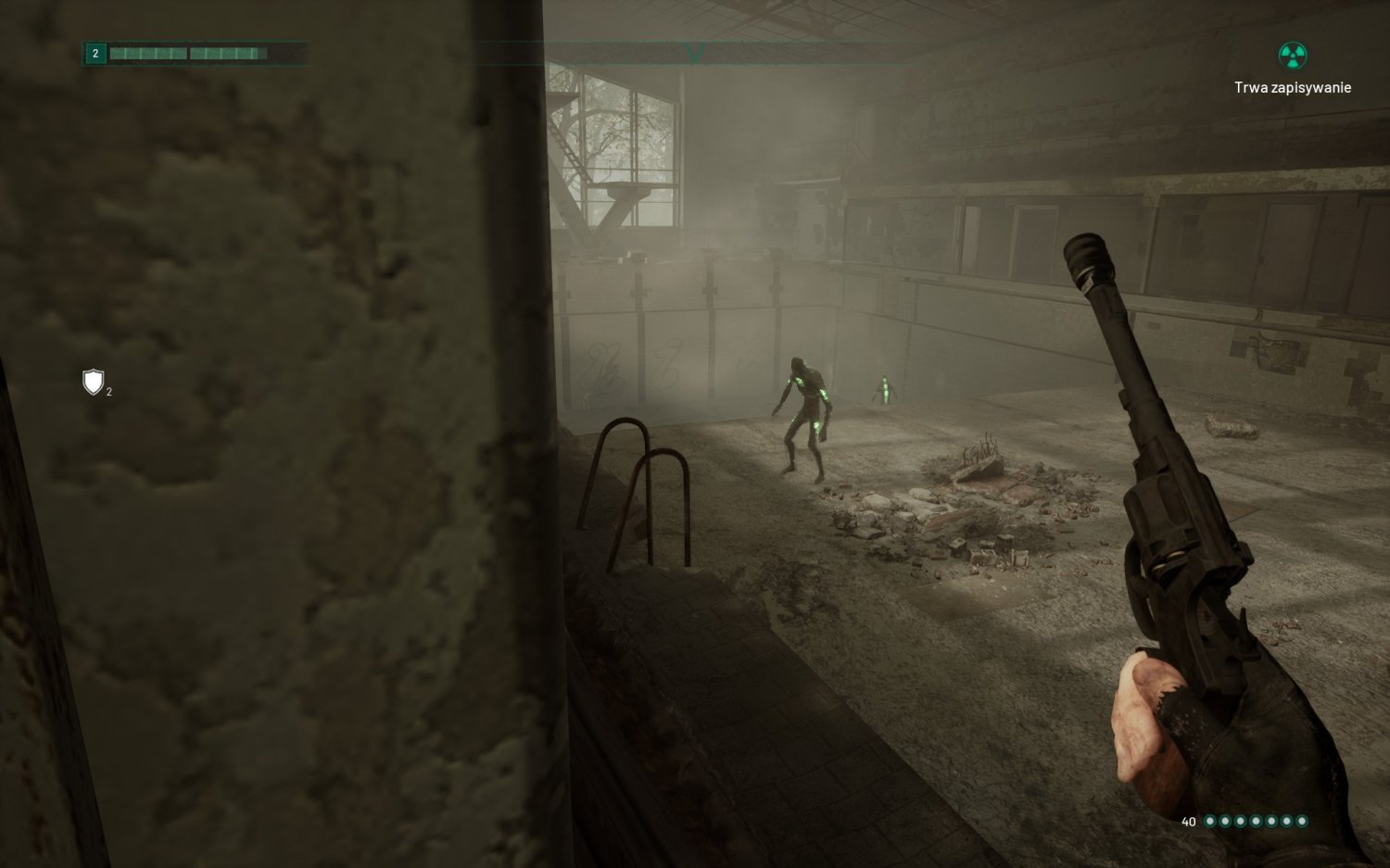Select the "Trwa zapisywanie" status entry
The image size is (1390, 868).
pyautogui.click(x=1295, y=88)
